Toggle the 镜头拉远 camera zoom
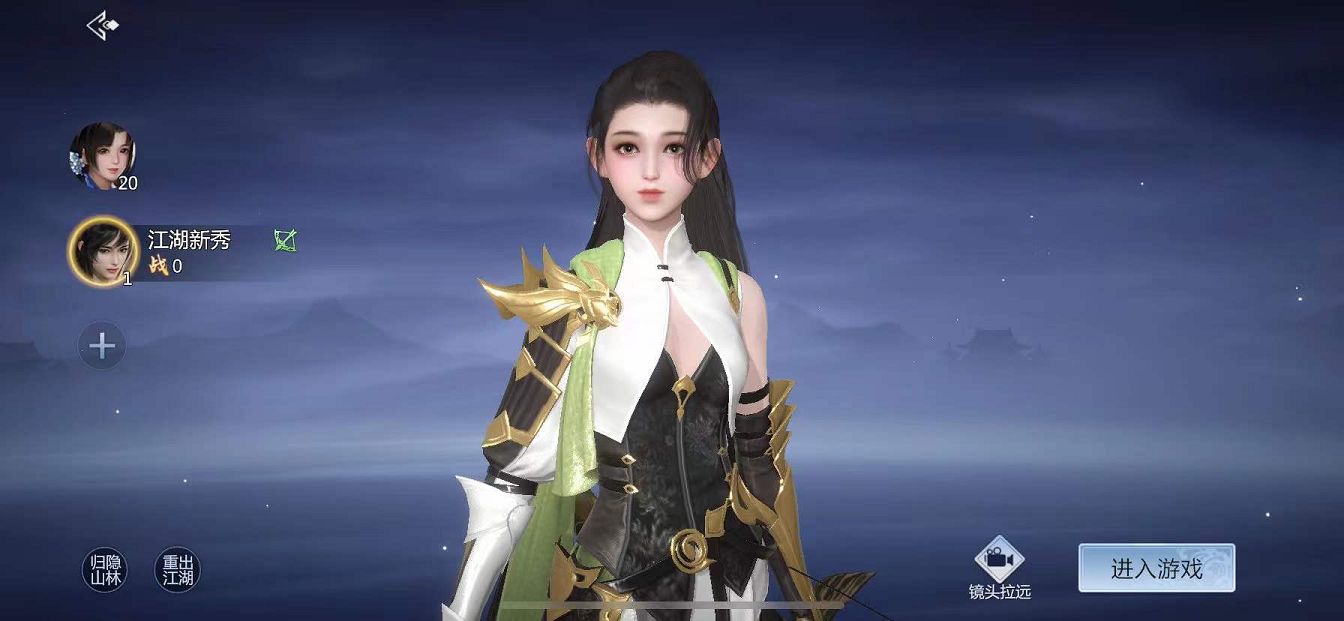Viewport: 1344px width, 621px height. pos(999,566)
